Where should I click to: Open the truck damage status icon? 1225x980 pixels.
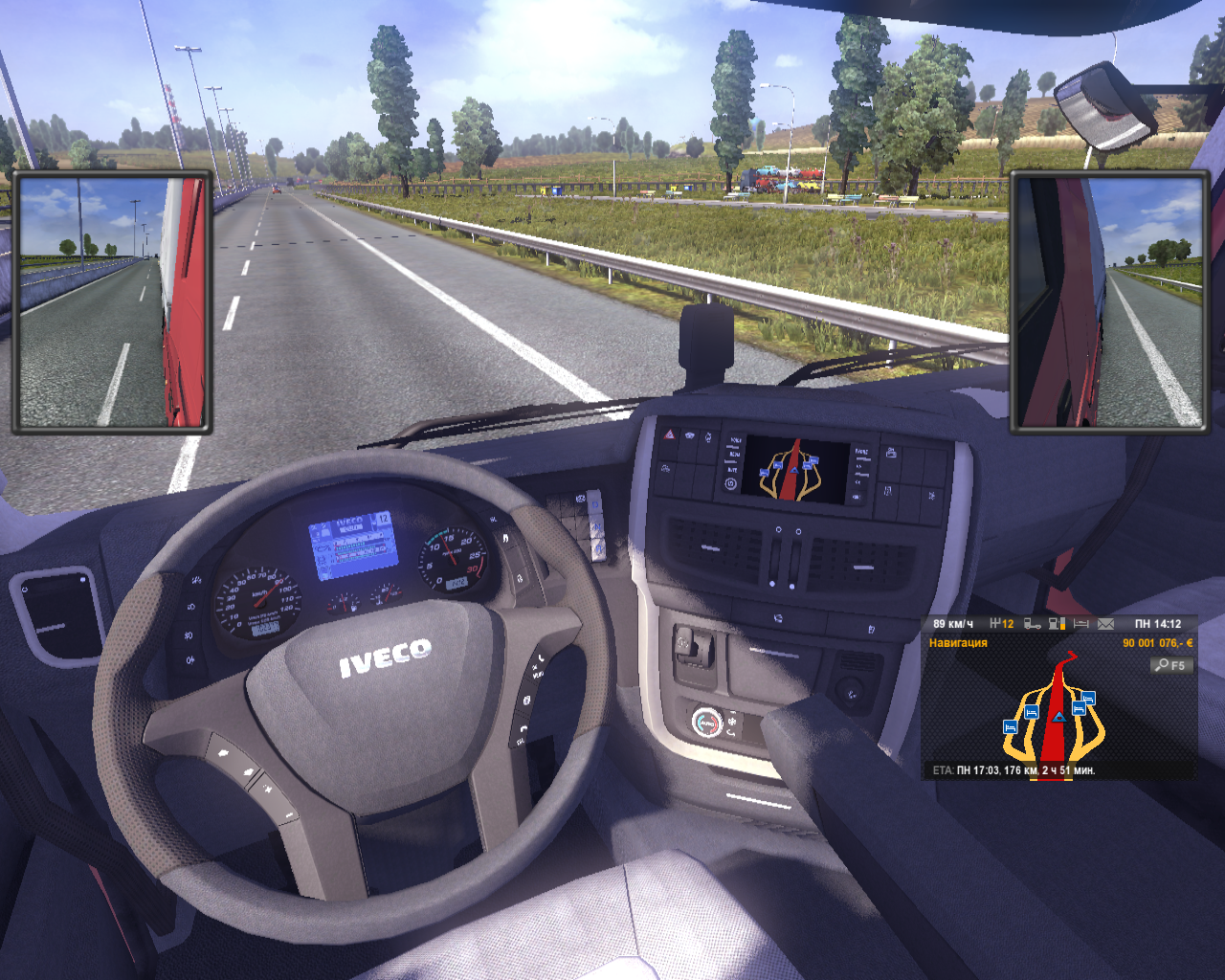click(1032, 624)
